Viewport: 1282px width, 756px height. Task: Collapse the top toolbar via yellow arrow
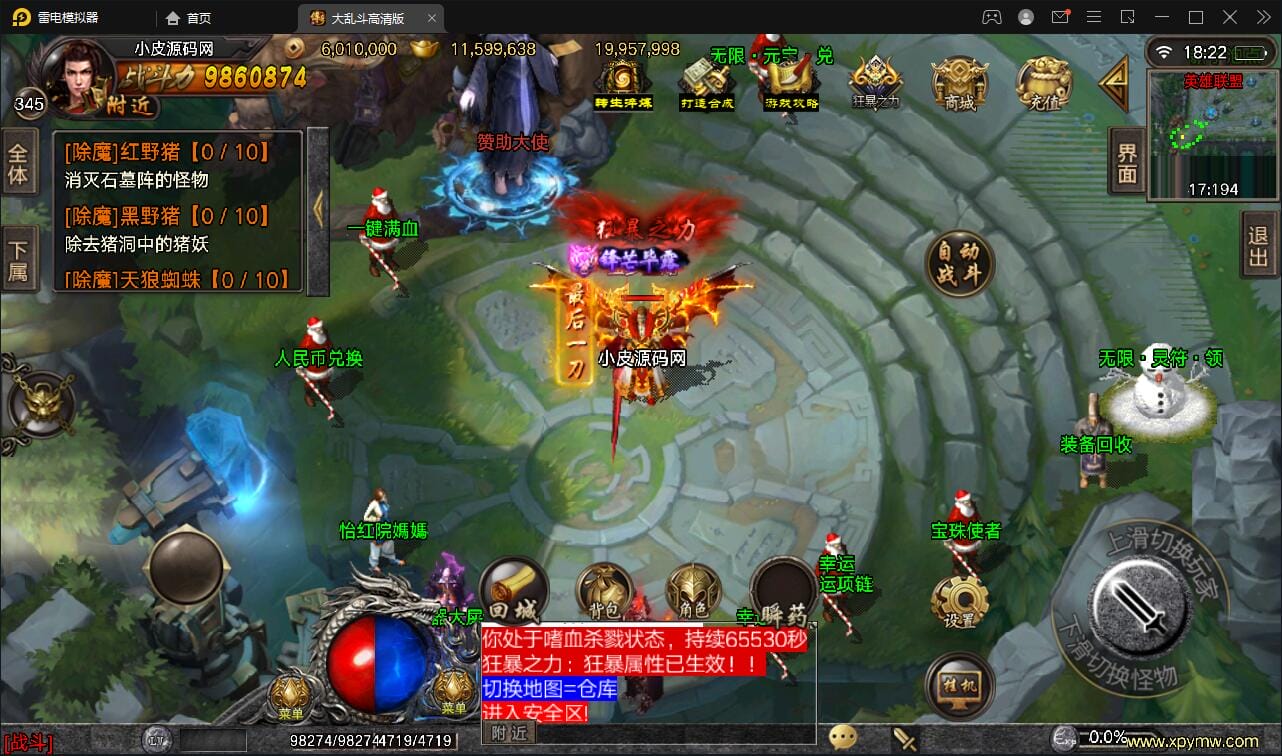pos(1117,82)
